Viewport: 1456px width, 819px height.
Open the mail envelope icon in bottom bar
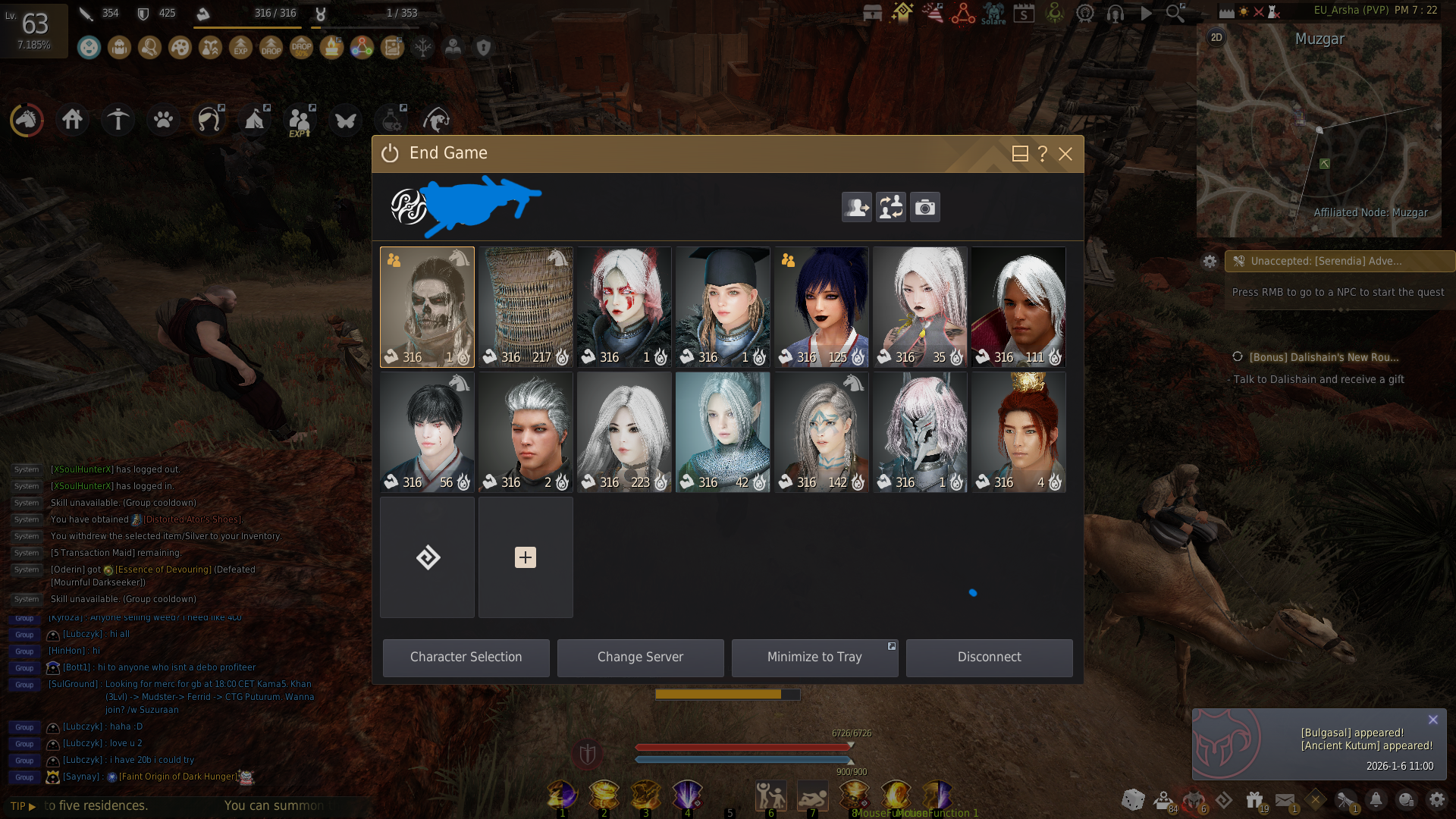(x=1285, y=800)
